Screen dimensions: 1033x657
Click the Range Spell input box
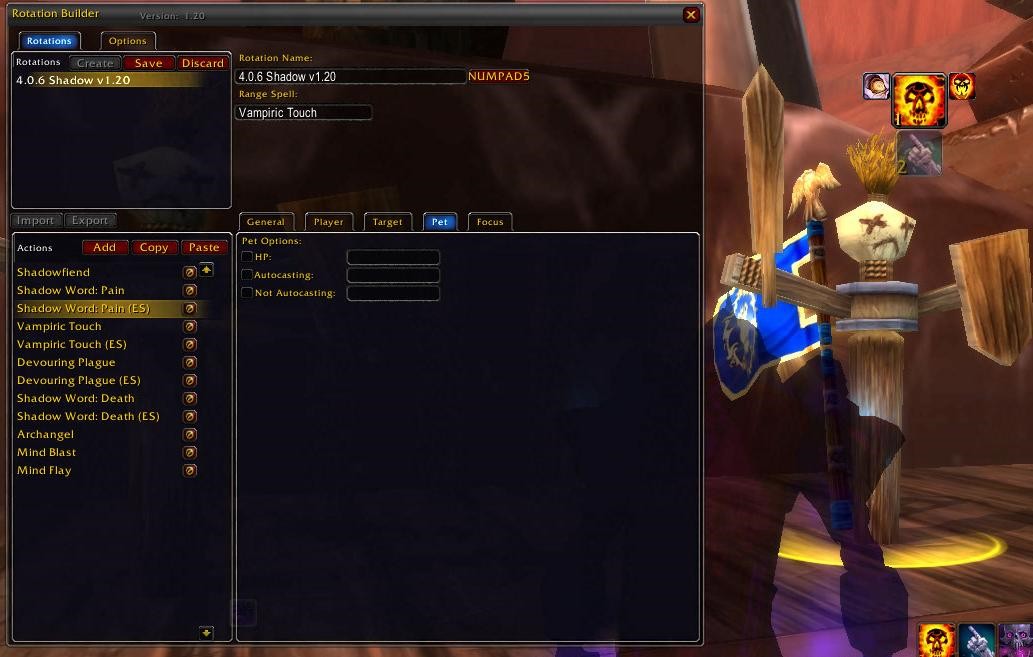(x=303, y=113)
